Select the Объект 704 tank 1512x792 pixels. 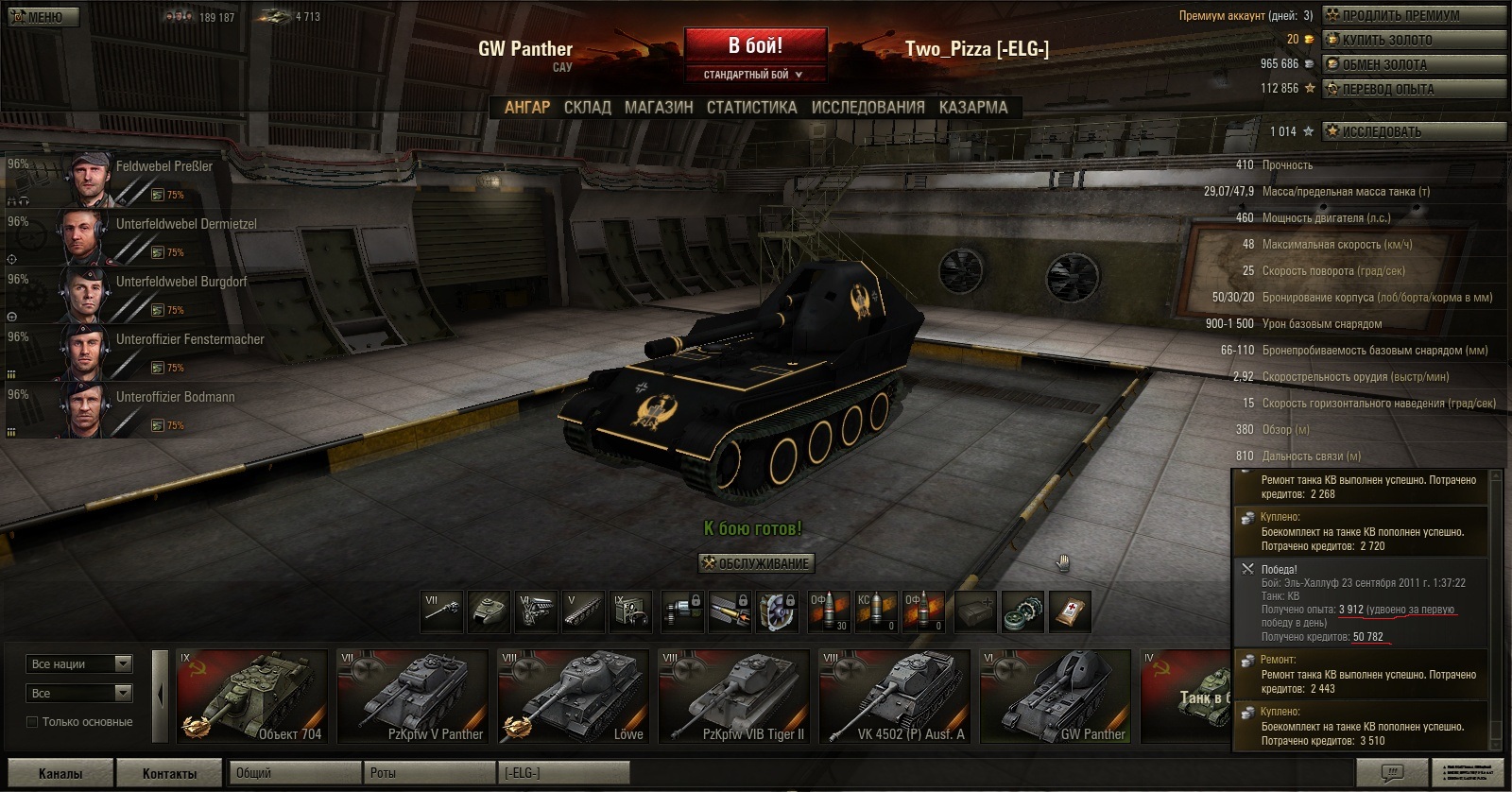251,696
